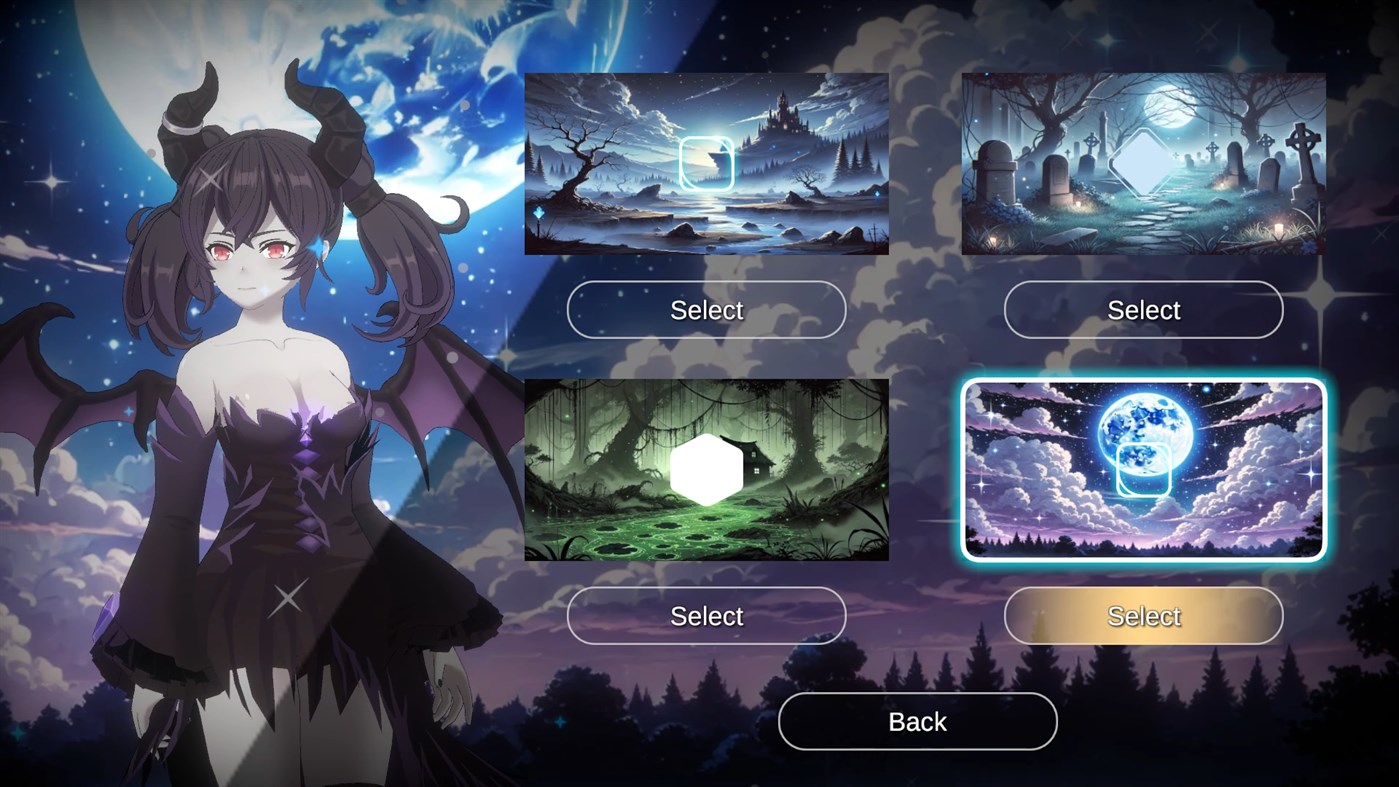This screenshot has width=1399, height=787.
Task: Click the diamond marker inside the graveyard thumbnail
Action: point(1141,162)
